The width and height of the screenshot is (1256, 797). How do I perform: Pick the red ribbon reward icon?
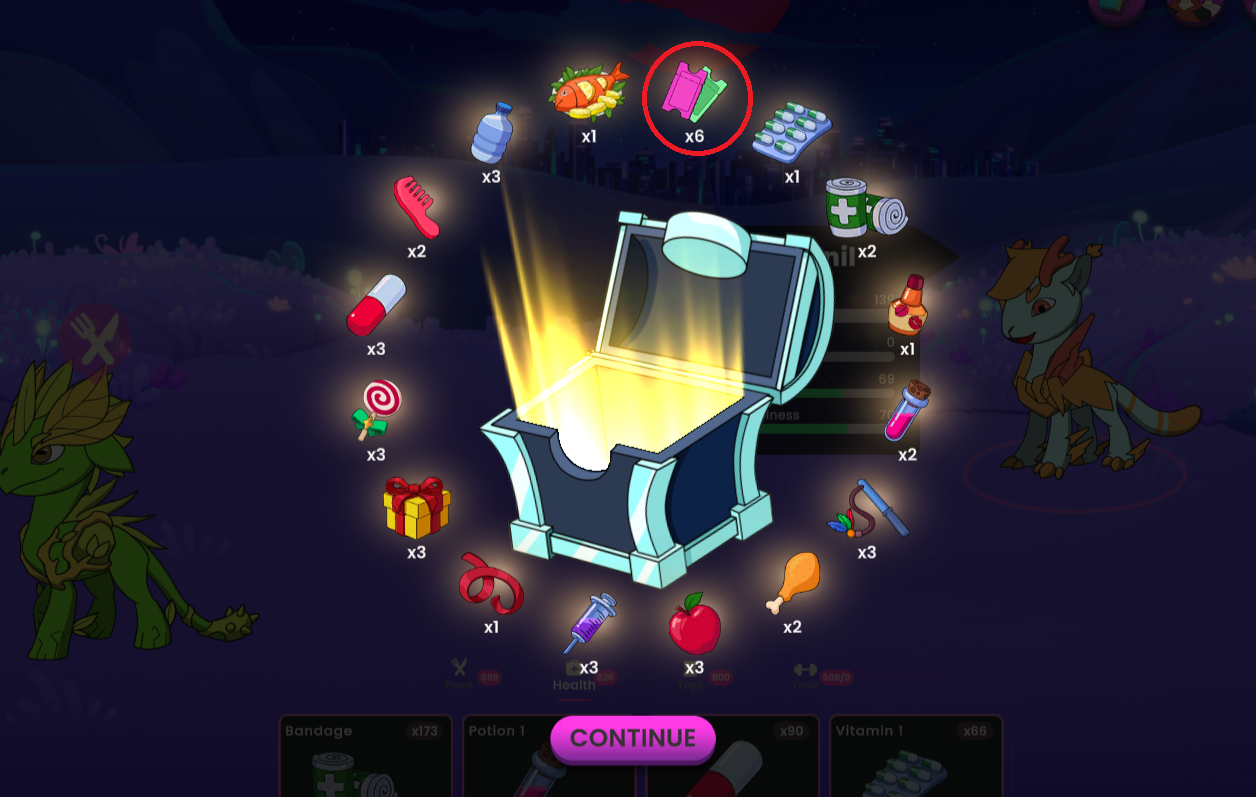pyautogui.click(x=491, y=585)
